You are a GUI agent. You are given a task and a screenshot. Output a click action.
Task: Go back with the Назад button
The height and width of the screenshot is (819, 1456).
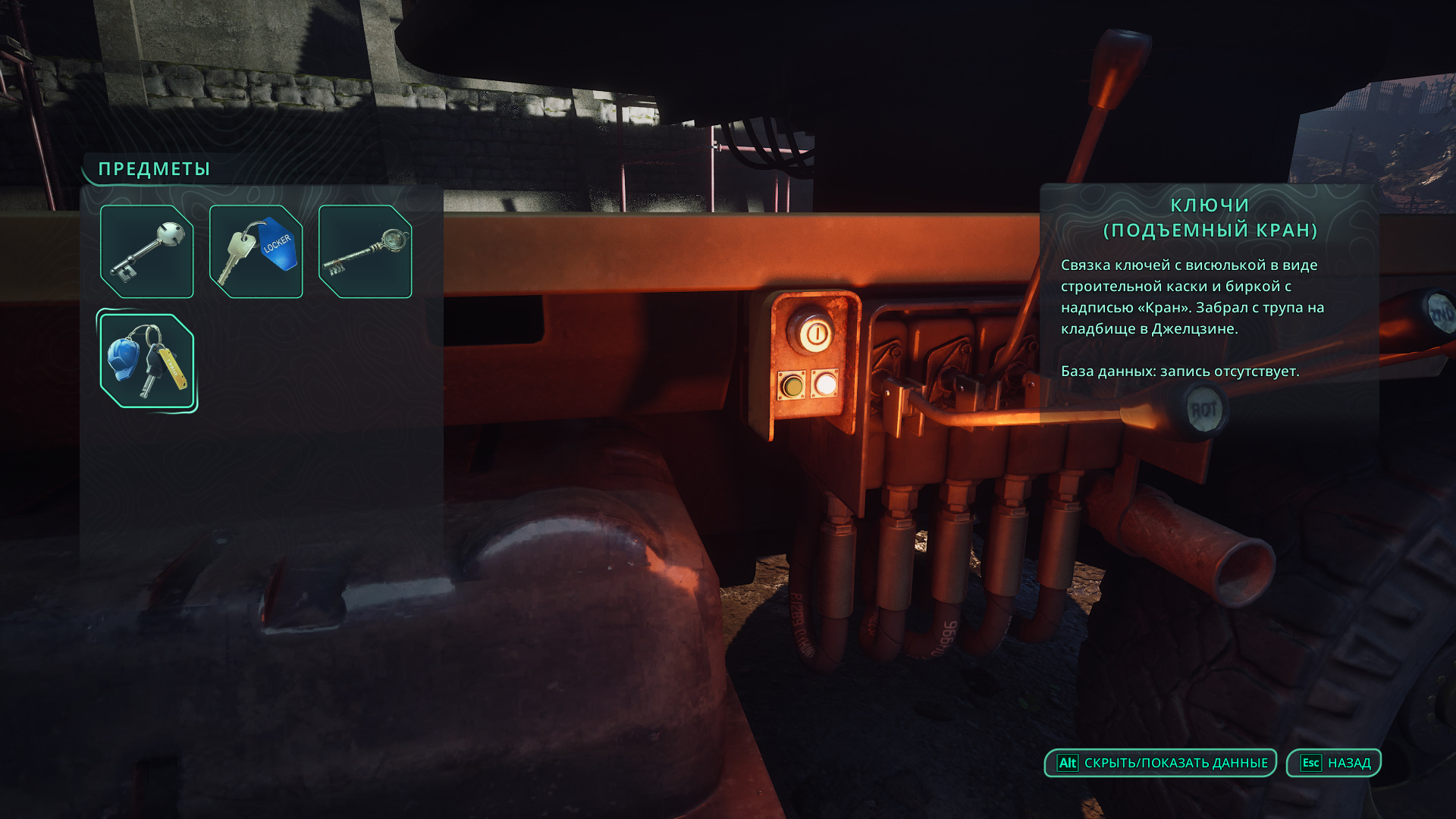tap(1333, 763)
